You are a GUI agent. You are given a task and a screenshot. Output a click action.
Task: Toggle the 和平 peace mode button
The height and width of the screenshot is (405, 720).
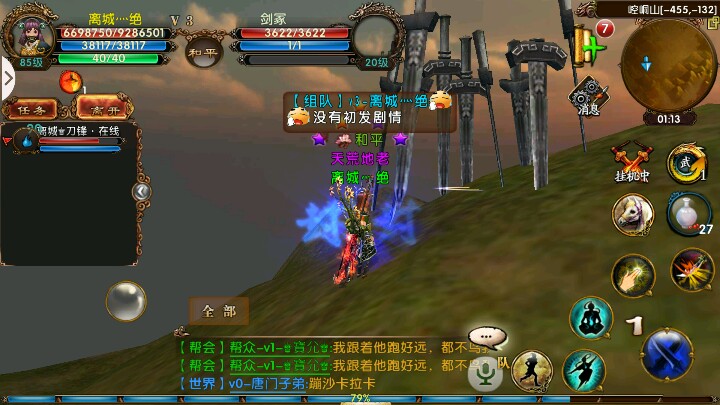(x=204, y=50)
